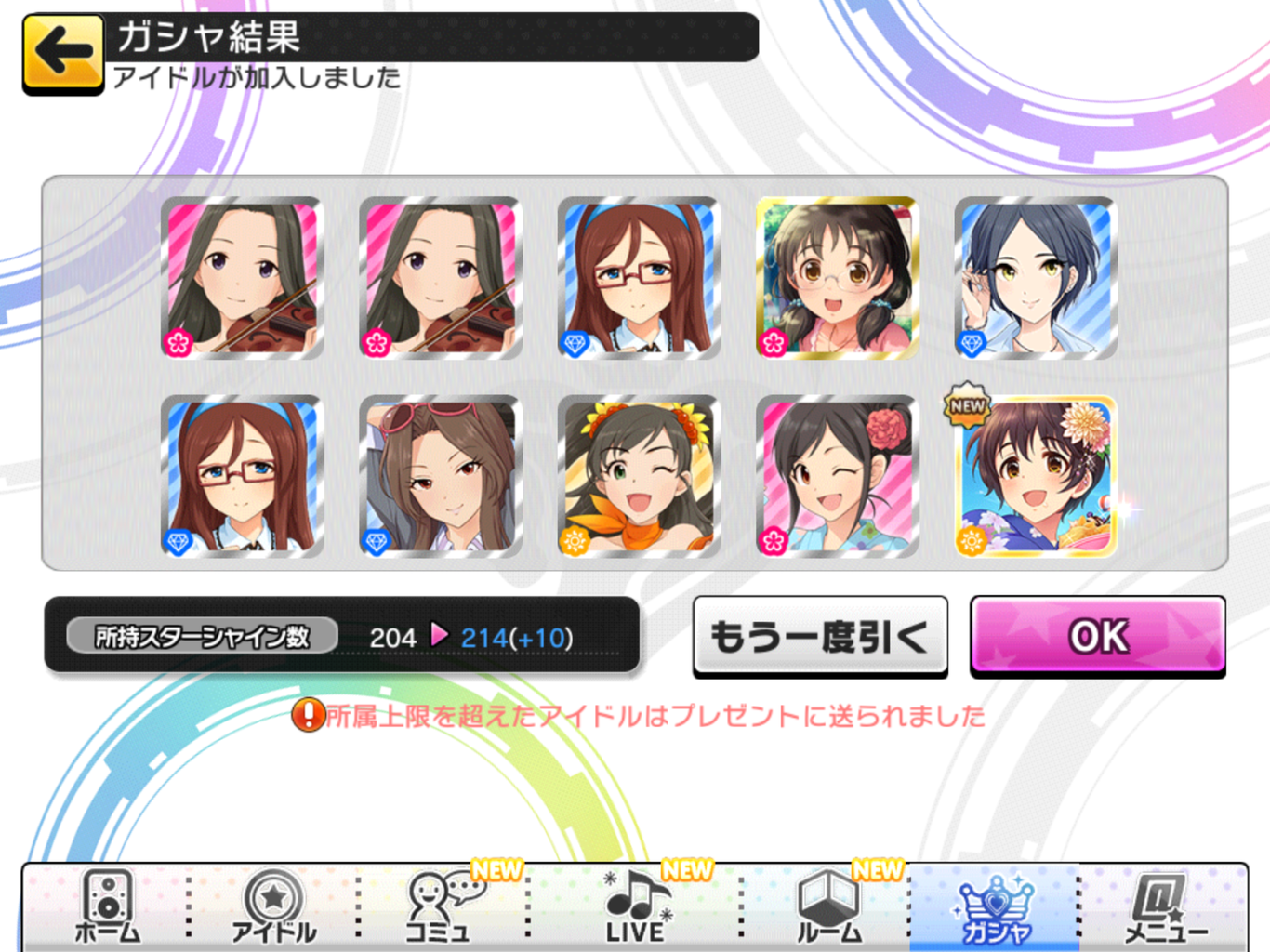This screenshot has height=952, width=1270.
Task: Open the ルーム room tab
Action: [828, 908]
